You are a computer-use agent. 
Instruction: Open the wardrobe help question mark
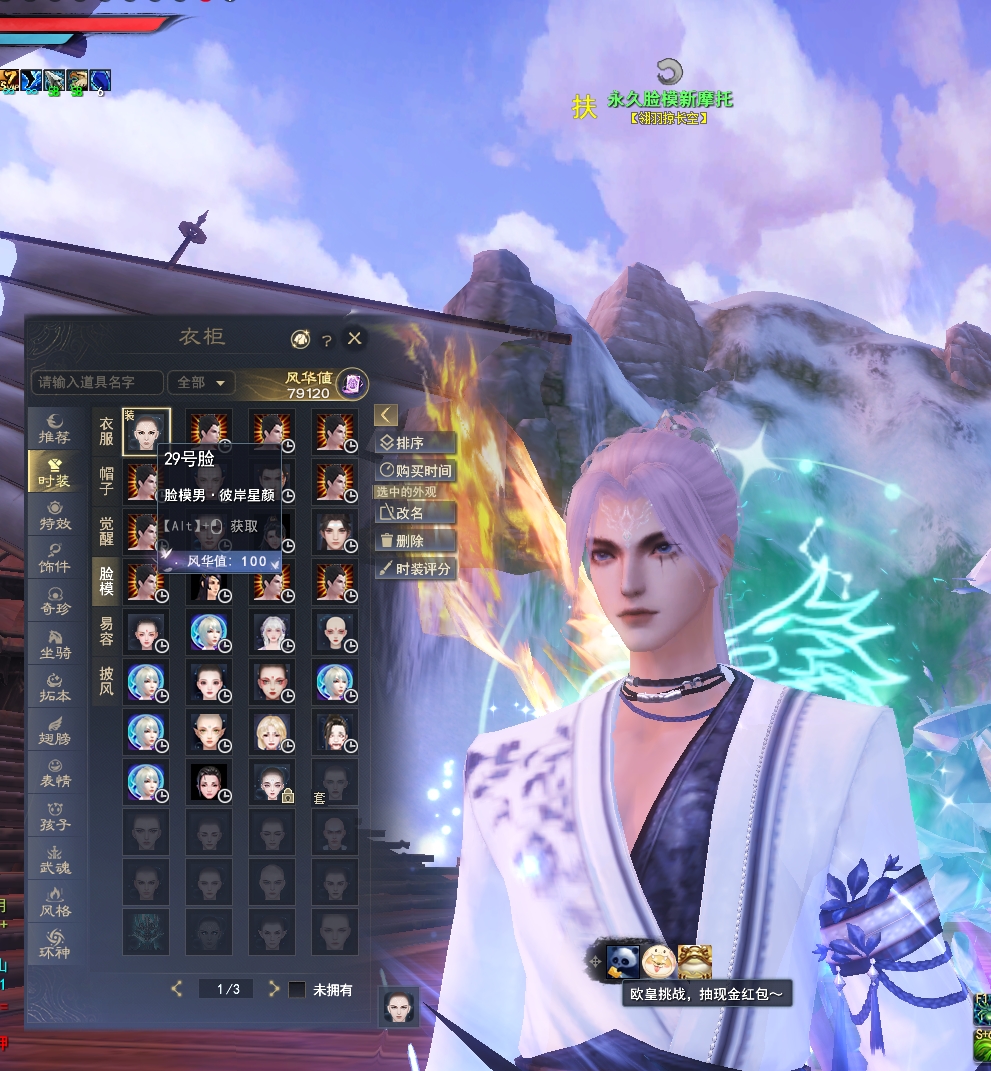(327, 340)
